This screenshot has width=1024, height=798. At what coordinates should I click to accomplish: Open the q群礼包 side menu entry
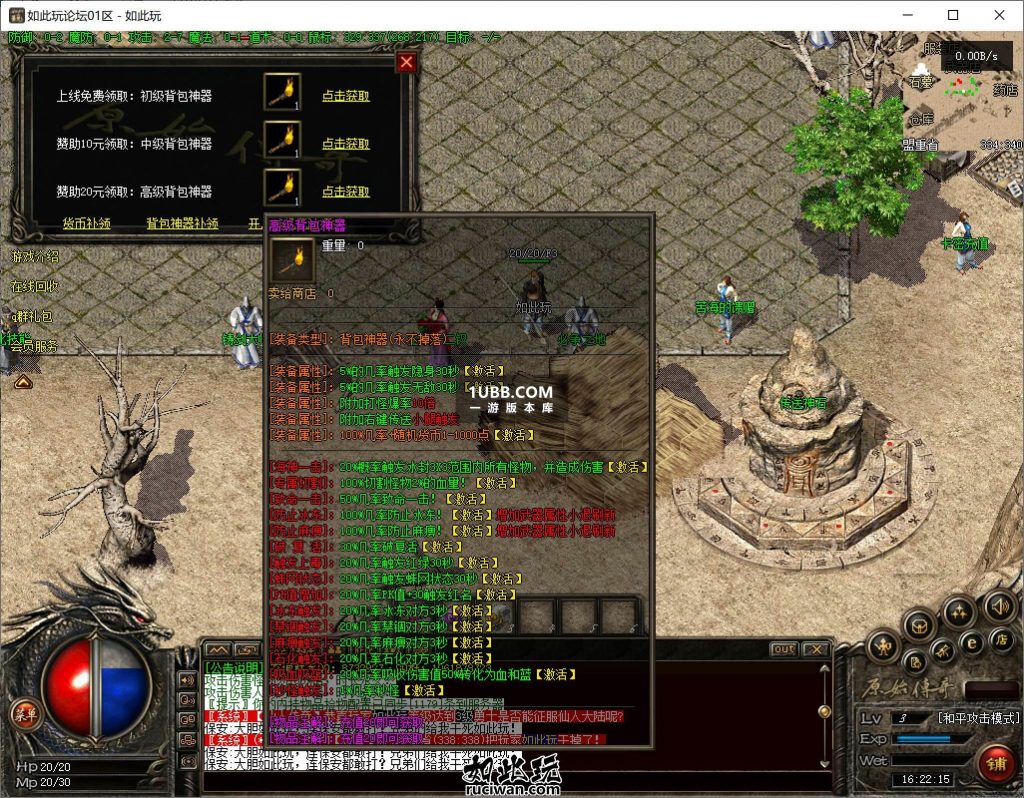click(x=32, y=316)
